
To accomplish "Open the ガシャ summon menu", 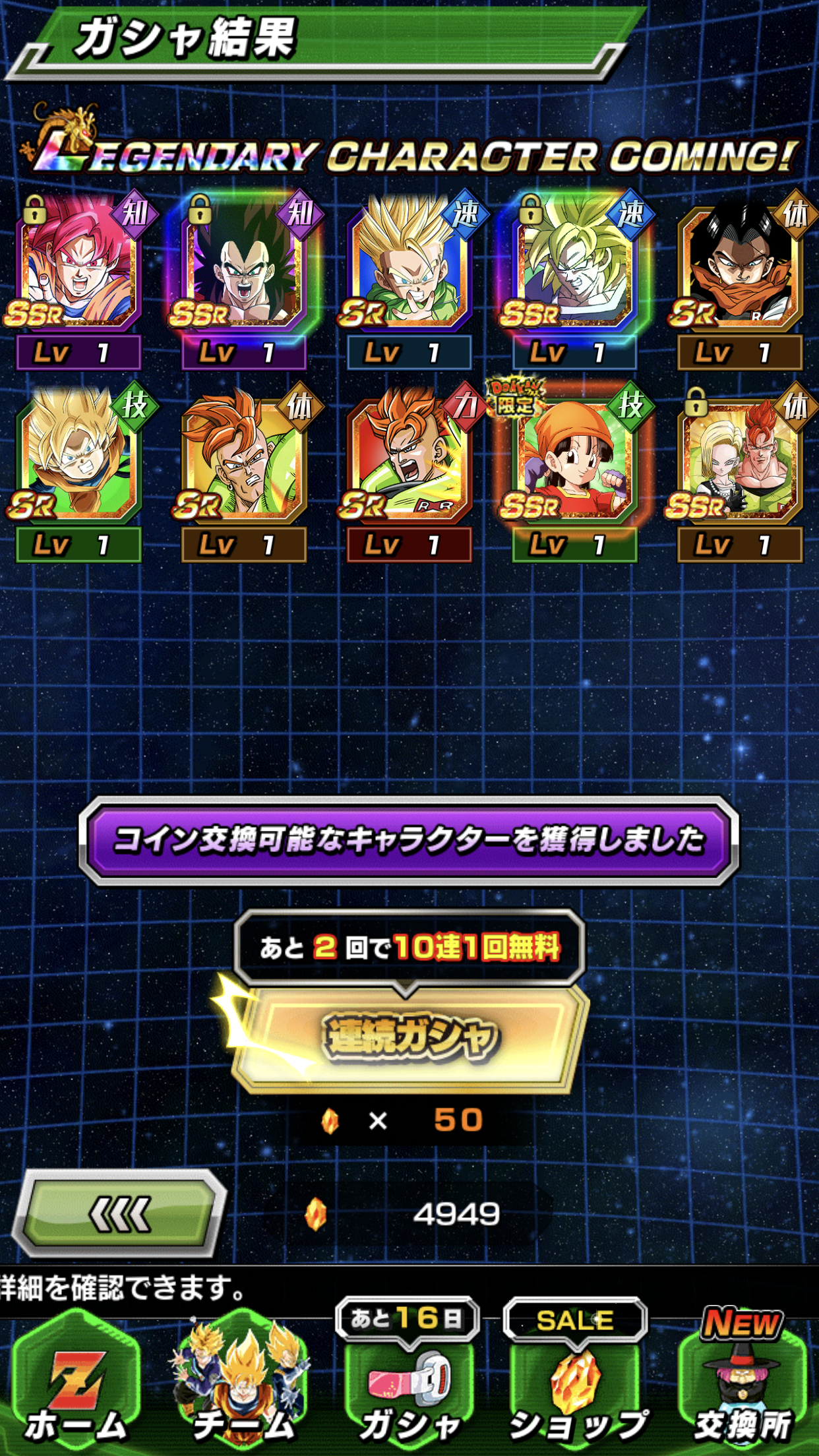I will point(409,1385).
